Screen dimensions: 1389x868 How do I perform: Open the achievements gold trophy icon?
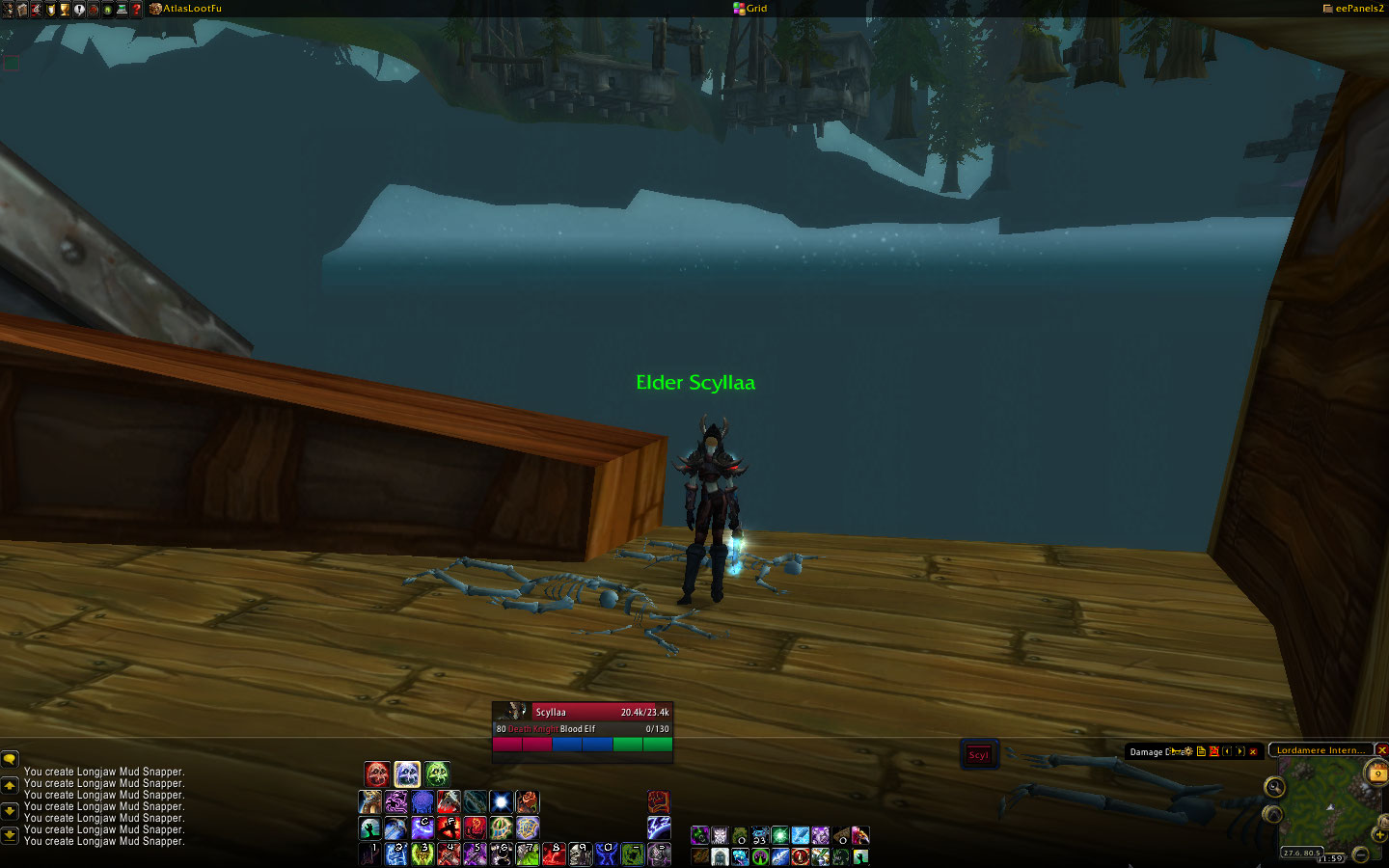click(x=65, y=9)
